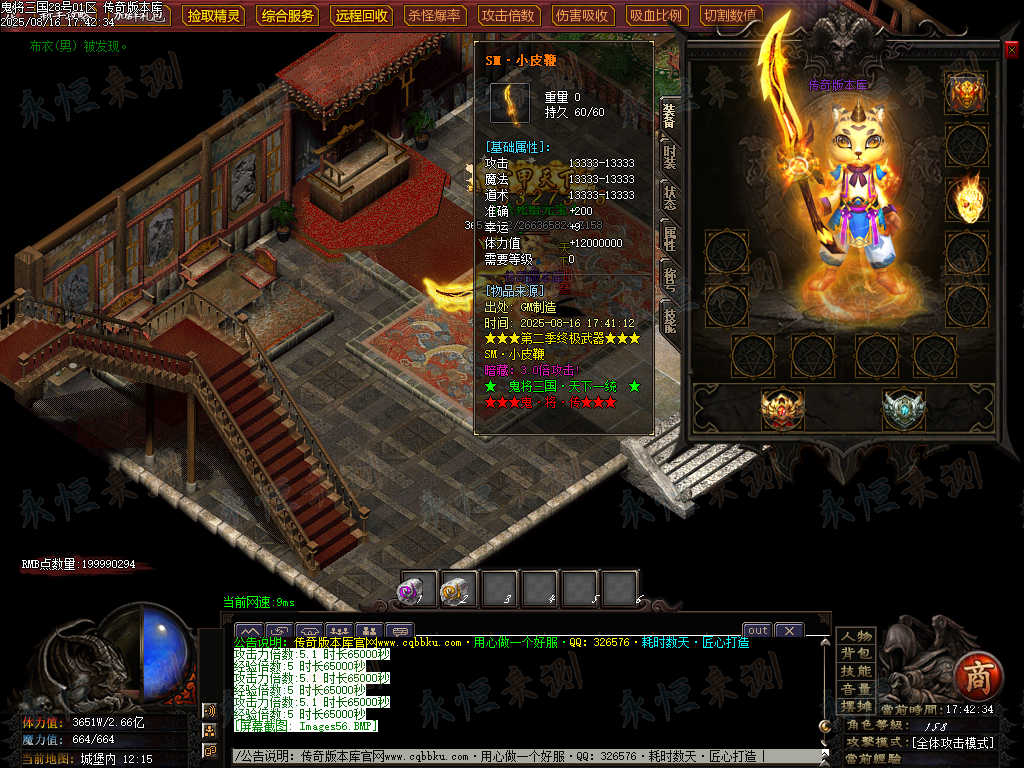Open the 属性 attributes tab
The width and height of the screenshot is (1024, 768).
pos(669,237)
